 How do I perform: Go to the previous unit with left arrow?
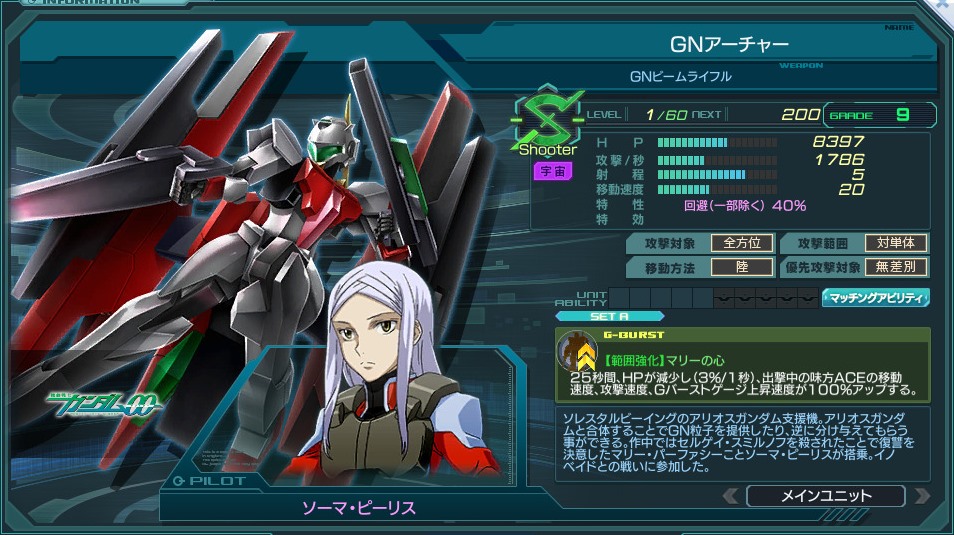732,496
